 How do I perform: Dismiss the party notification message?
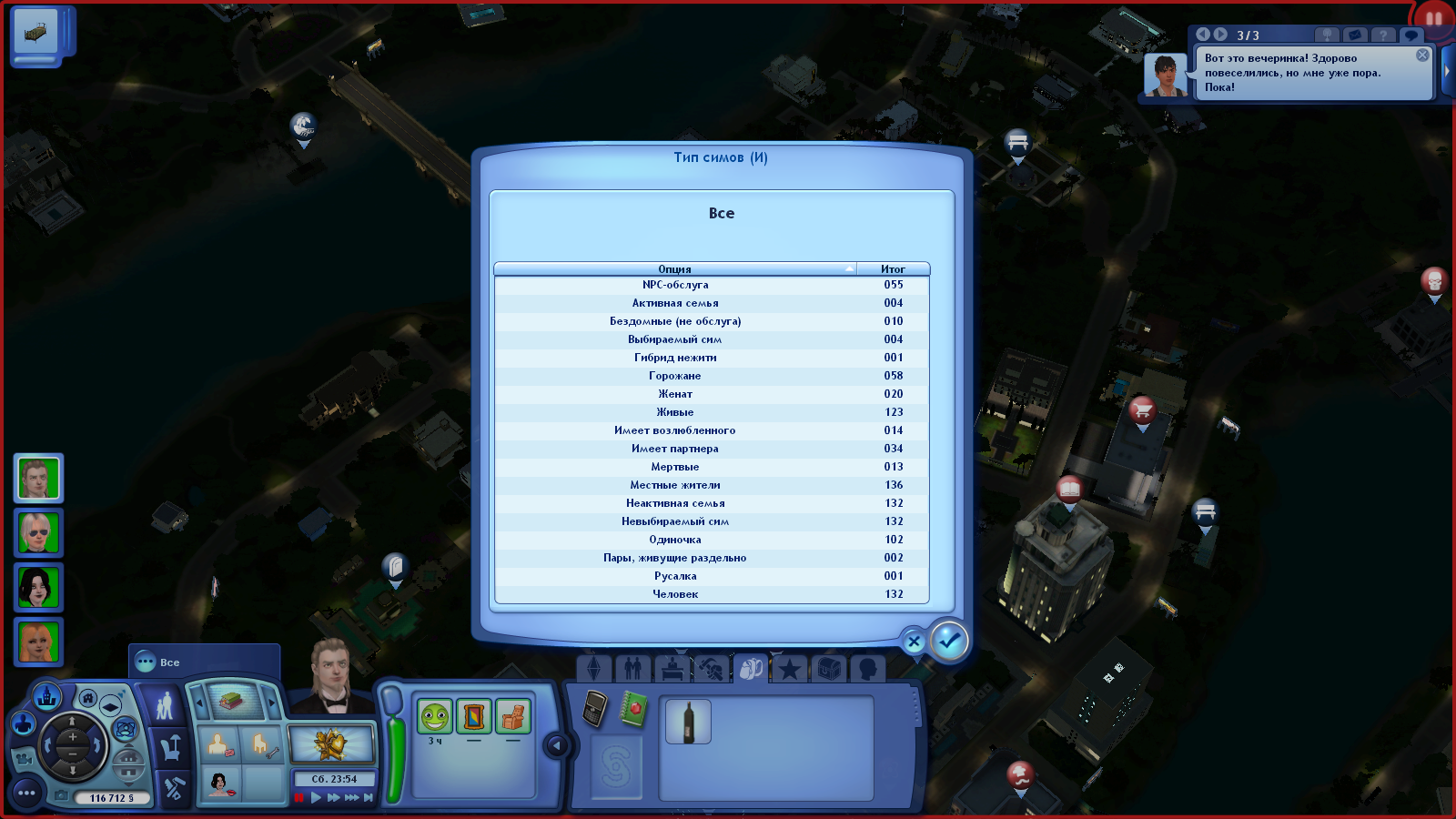(1422, 56)
